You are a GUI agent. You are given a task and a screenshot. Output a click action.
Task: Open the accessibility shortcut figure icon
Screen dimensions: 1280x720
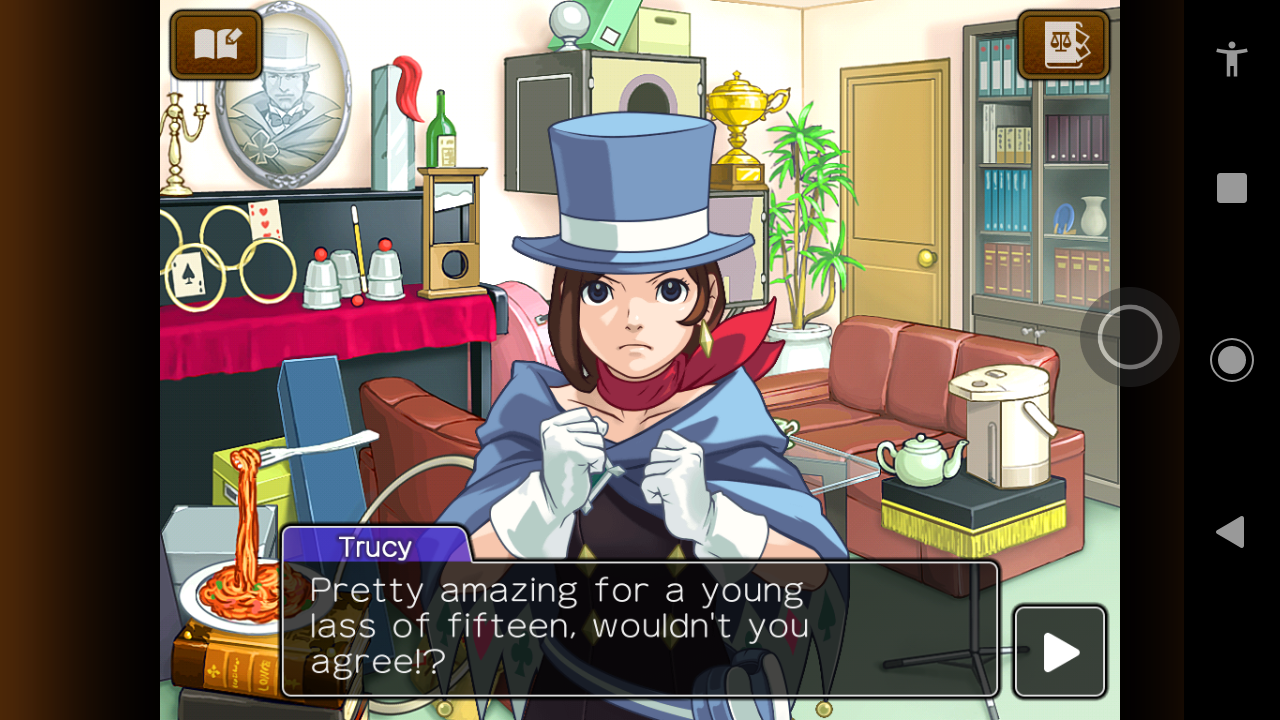pyautogui.click(x=1231, y=58)
